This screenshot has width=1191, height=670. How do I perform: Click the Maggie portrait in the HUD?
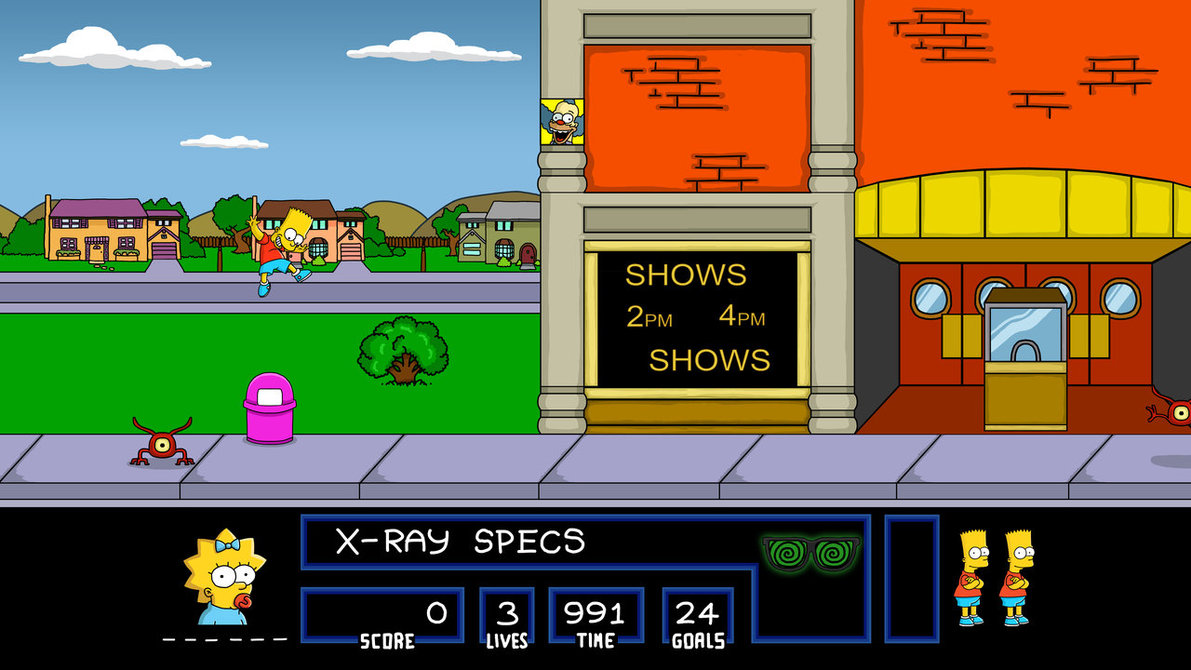tap(223, 578)
